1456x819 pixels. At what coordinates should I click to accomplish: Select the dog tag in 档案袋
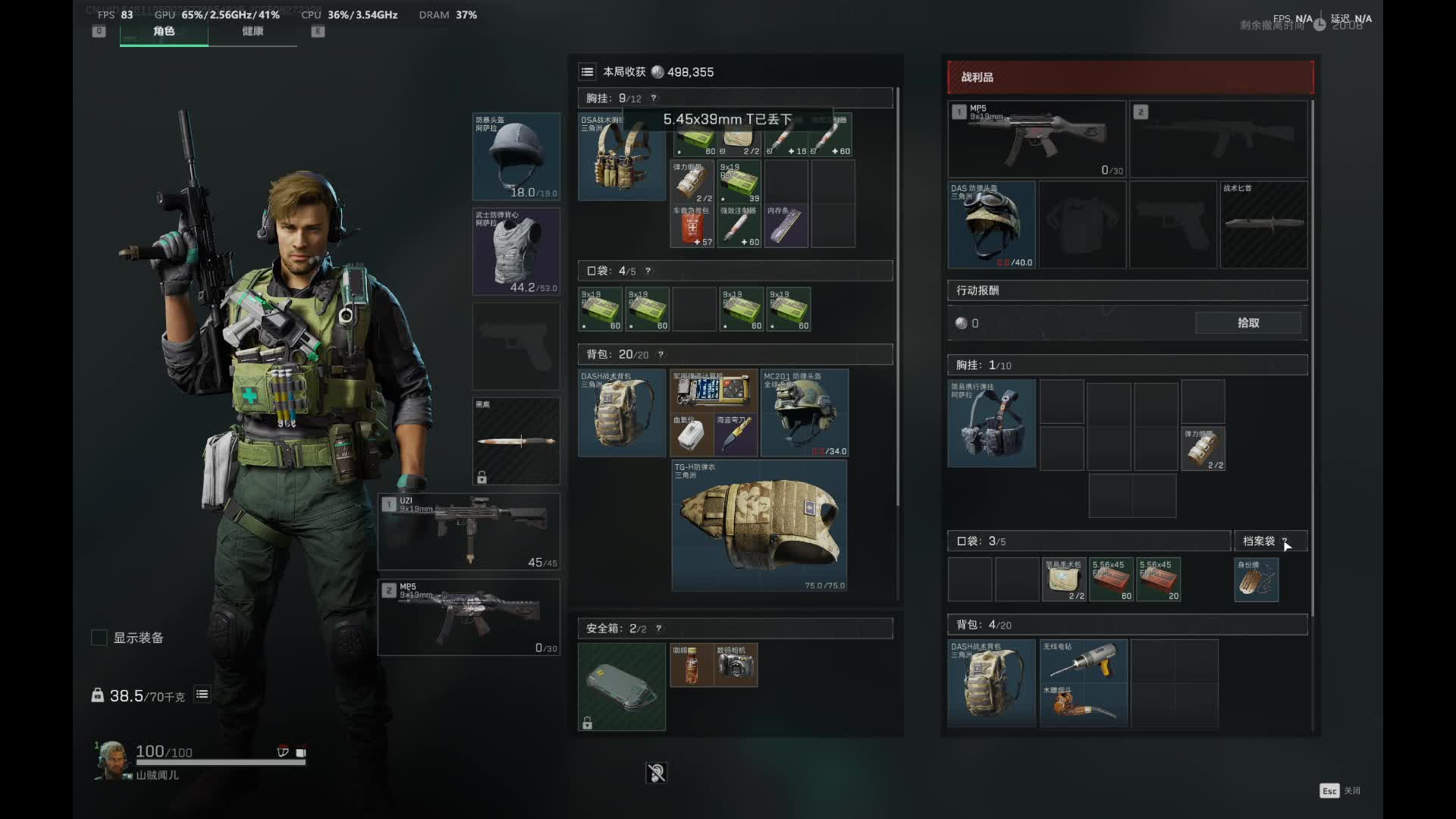point(1257,580)
